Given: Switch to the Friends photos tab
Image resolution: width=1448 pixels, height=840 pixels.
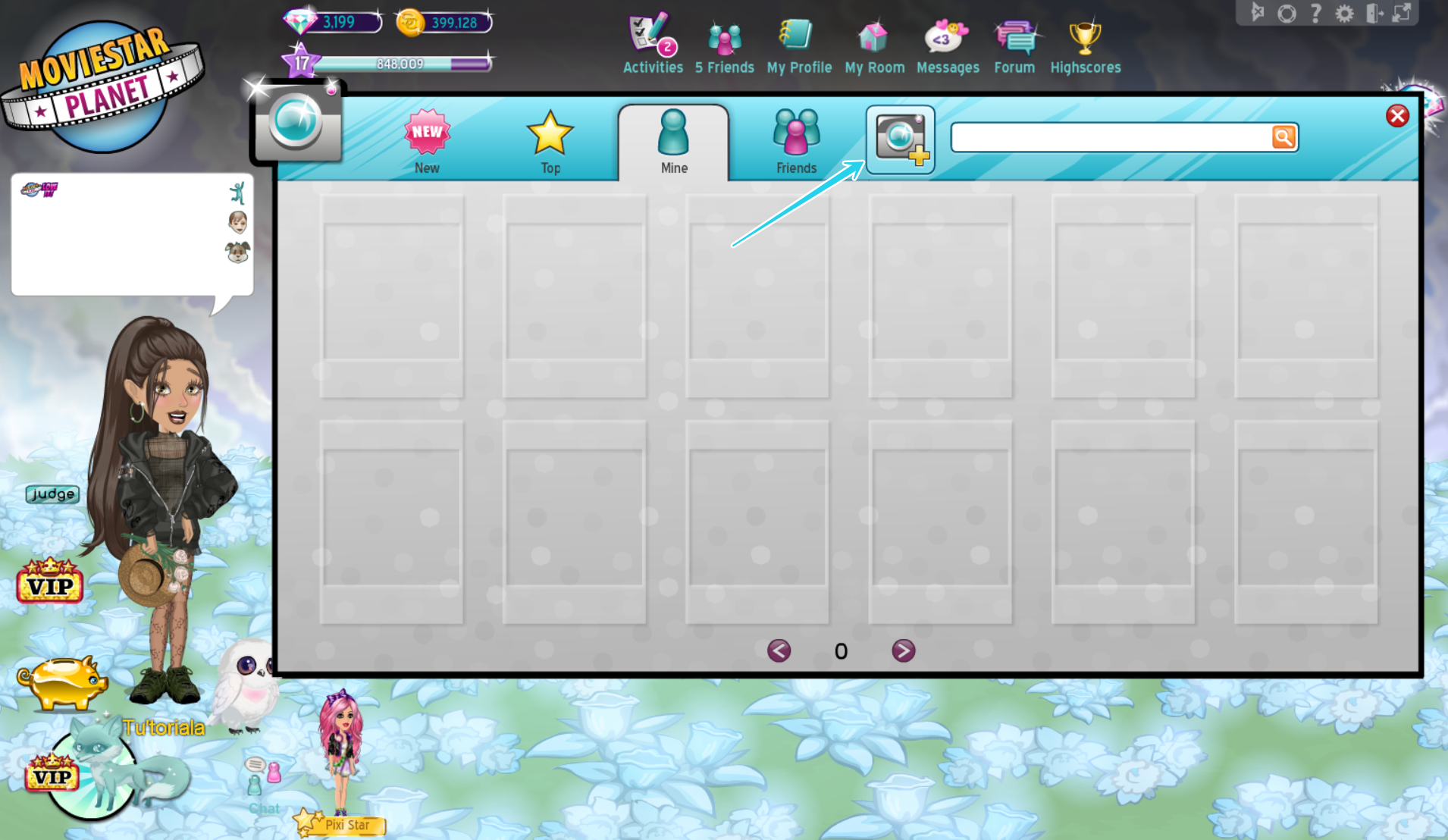Looking at the screenshot, I should (x=795, y=140).
